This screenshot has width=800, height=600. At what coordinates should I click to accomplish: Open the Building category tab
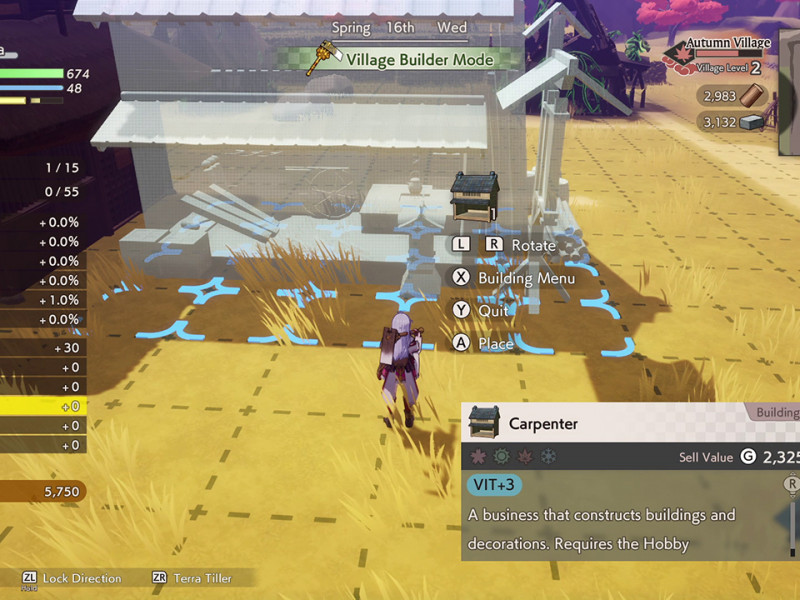point(776,412)
